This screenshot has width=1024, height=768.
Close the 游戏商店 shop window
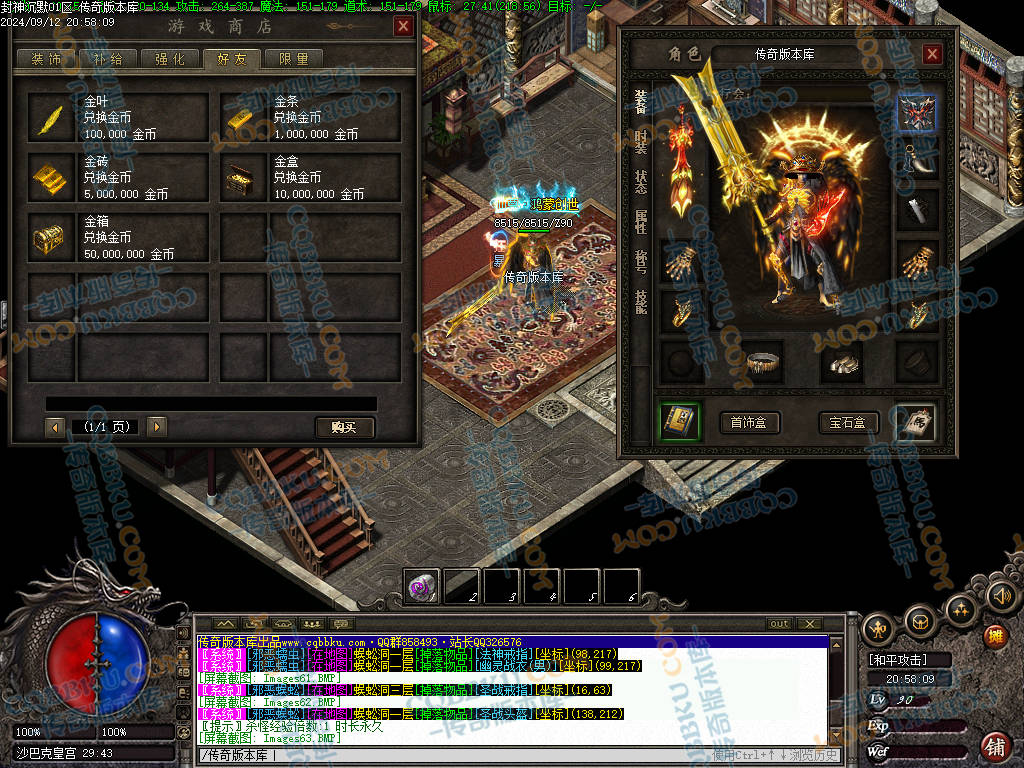403,27
